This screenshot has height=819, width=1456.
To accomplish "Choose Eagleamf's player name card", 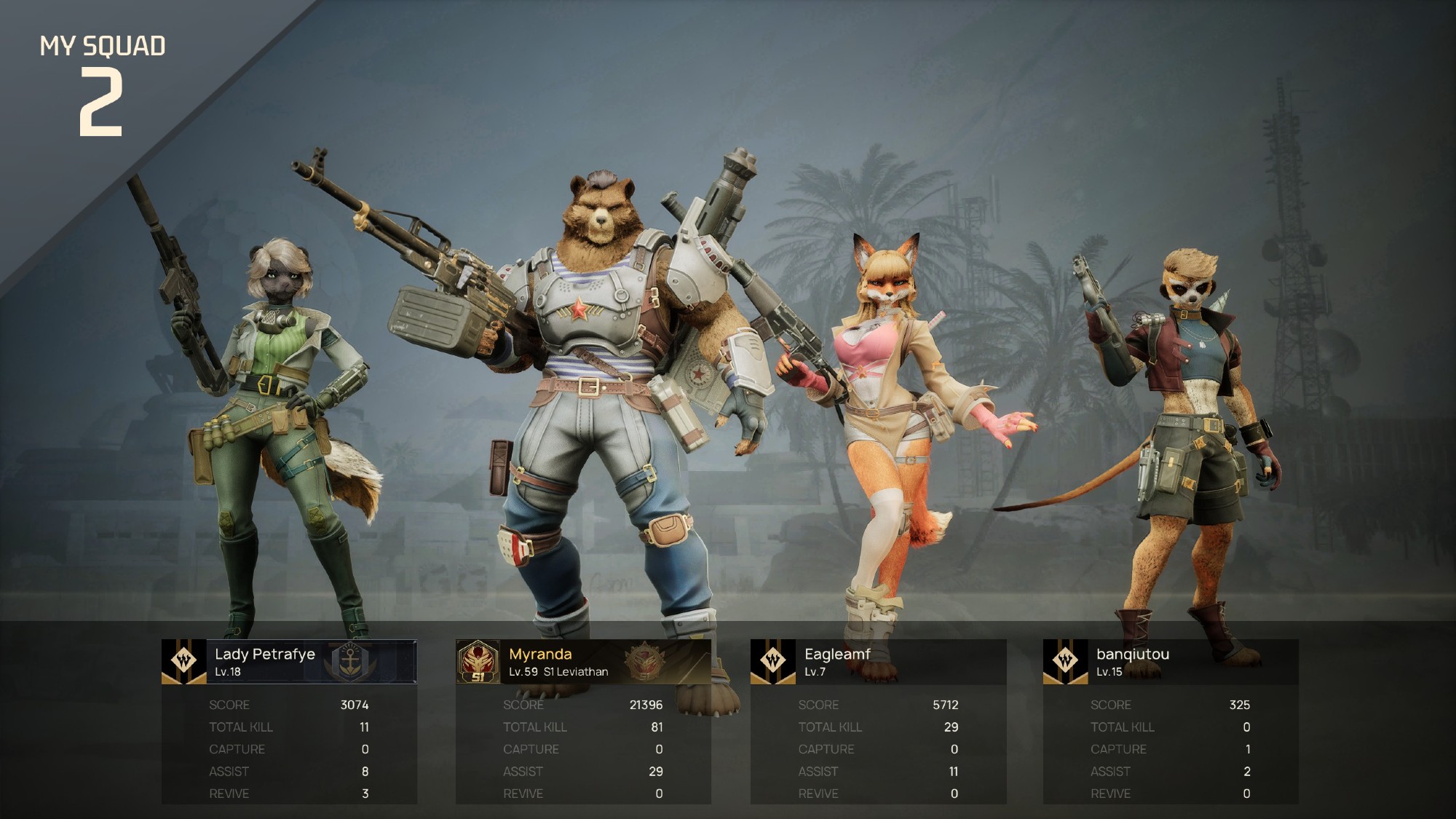I will pyautogui.click(x=878, y=662).
